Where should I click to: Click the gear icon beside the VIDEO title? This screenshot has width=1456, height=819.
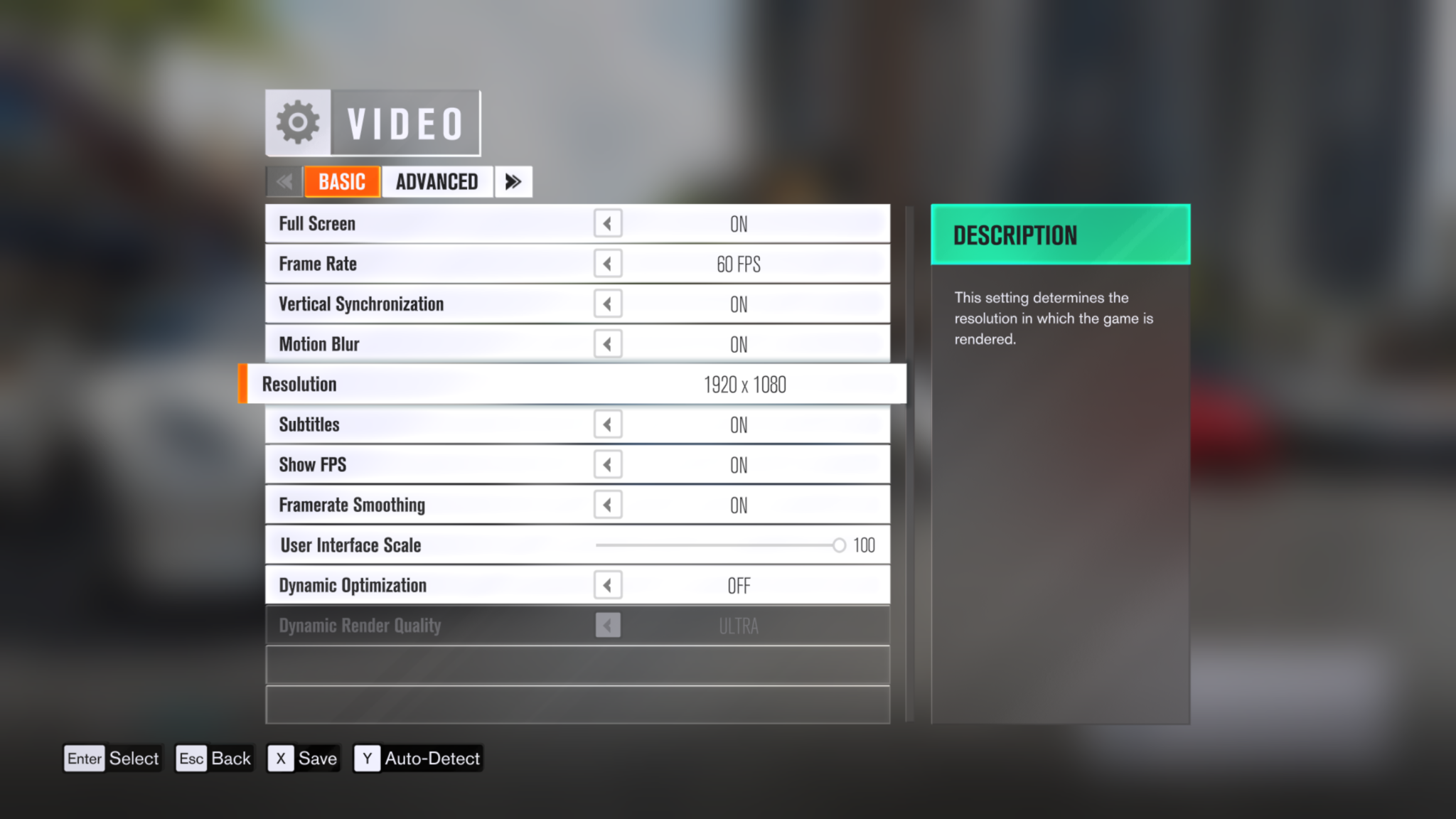tap(297, 122)
